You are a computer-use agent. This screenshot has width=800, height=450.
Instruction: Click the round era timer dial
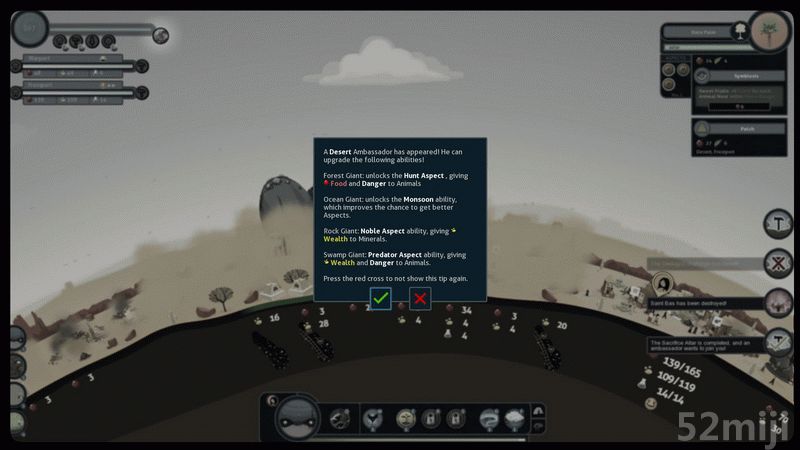pos(32,29)
